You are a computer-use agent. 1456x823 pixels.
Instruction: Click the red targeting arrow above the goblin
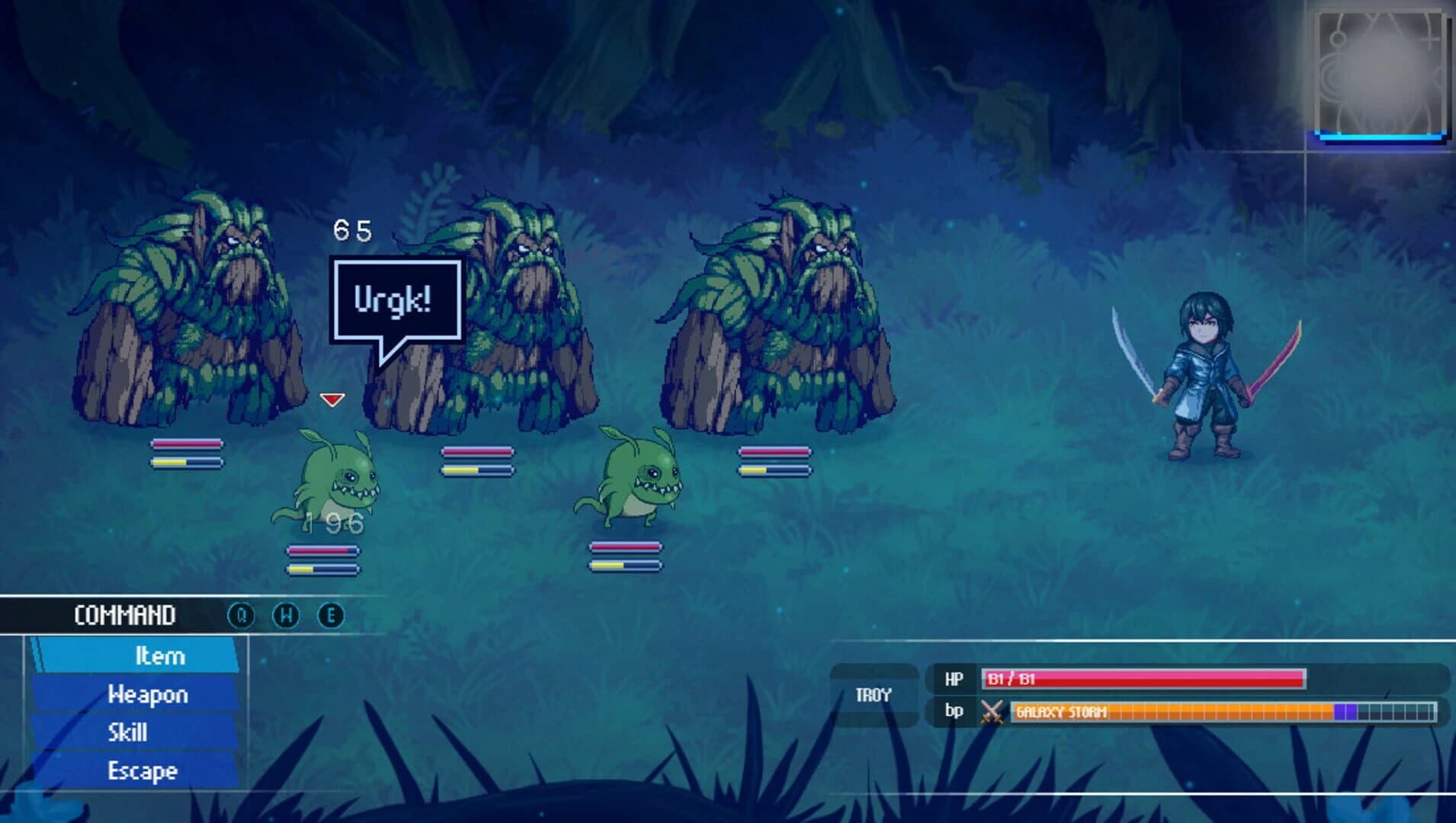click(x=332, y=399)
